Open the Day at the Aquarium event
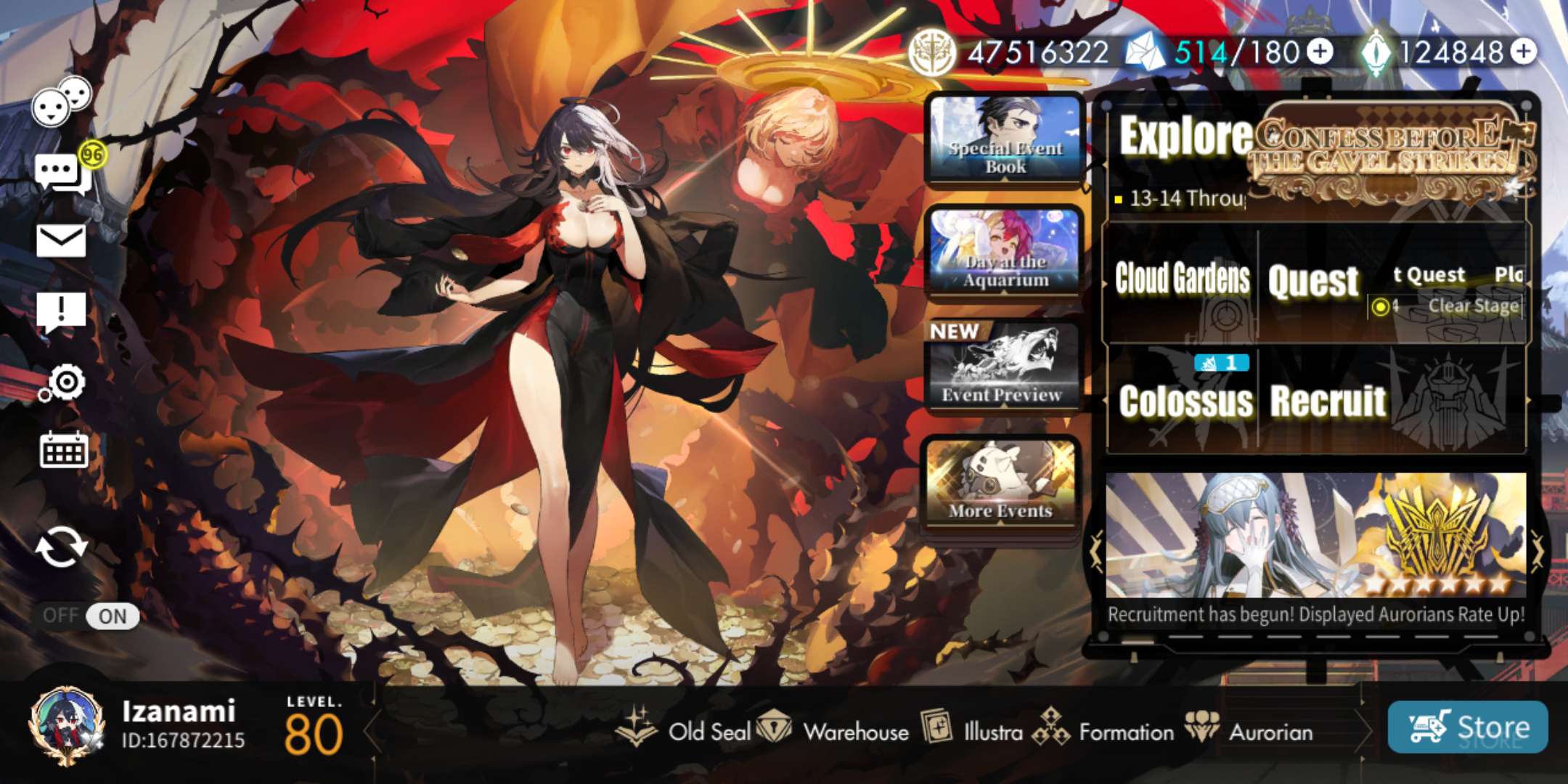This screenshot has width=1568, height=784. click(x=1005, y=251)
